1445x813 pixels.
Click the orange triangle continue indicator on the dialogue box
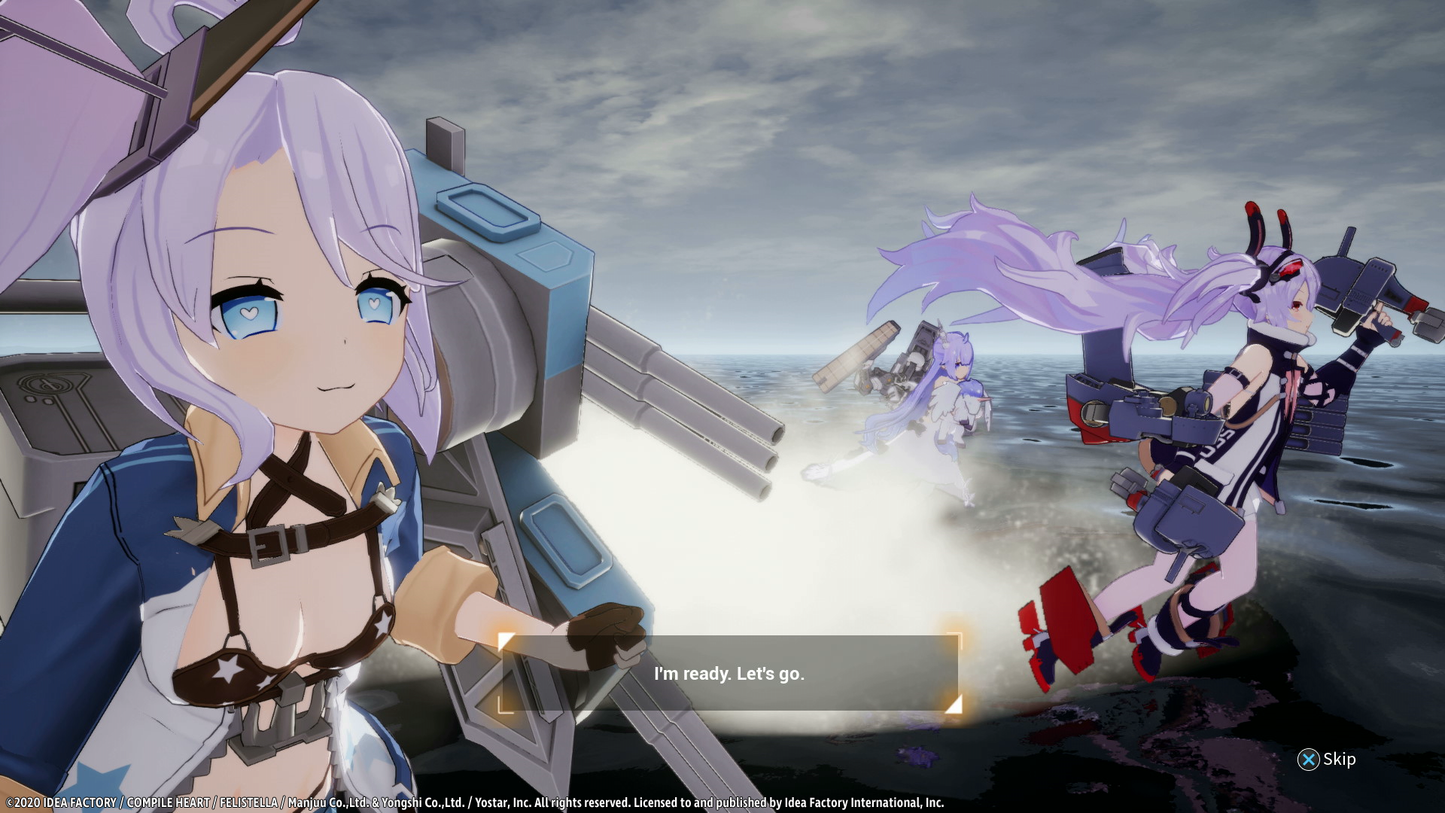click(956, 706)
